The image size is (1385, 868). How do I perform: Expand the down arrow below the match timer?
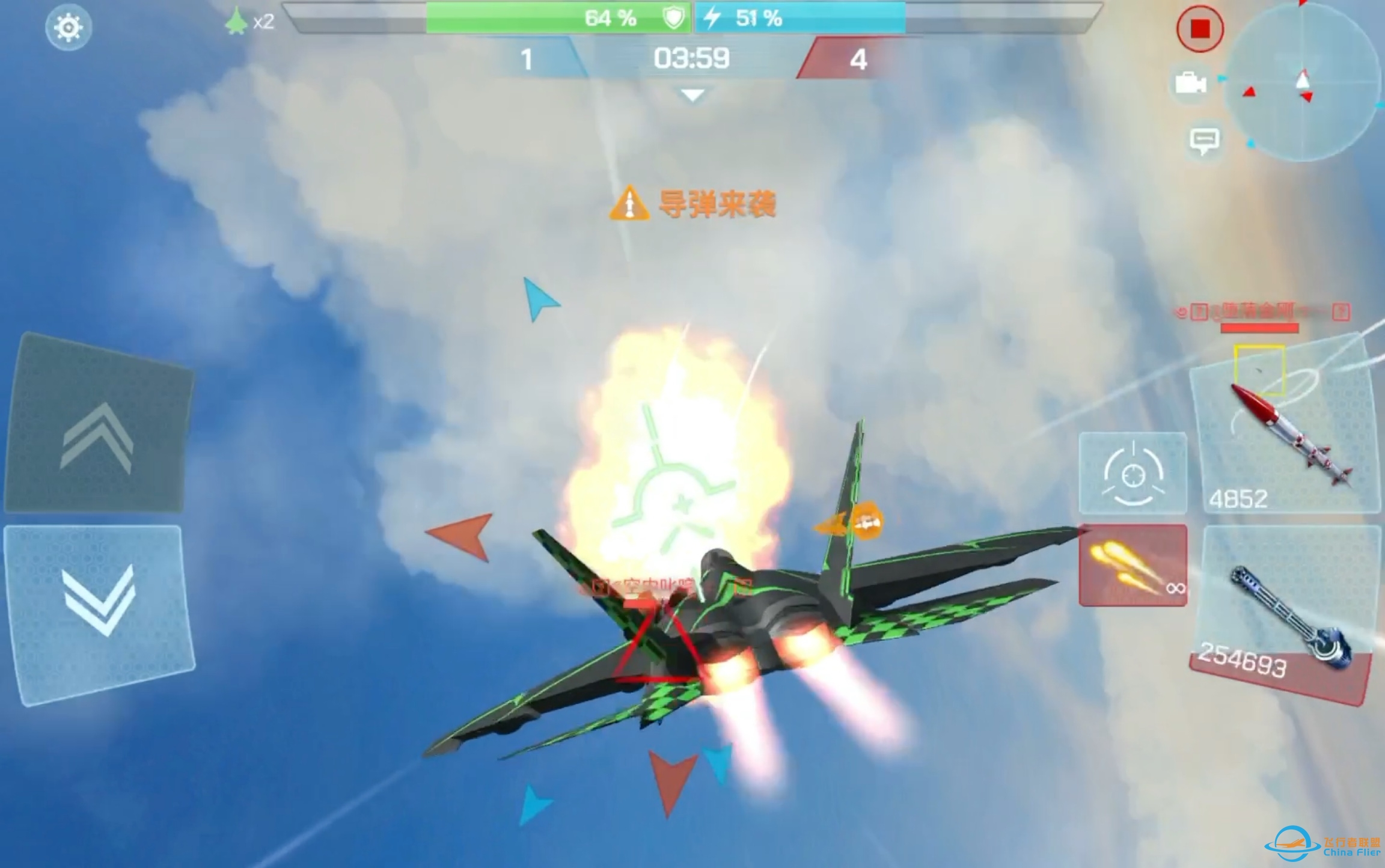coord(690,94)
